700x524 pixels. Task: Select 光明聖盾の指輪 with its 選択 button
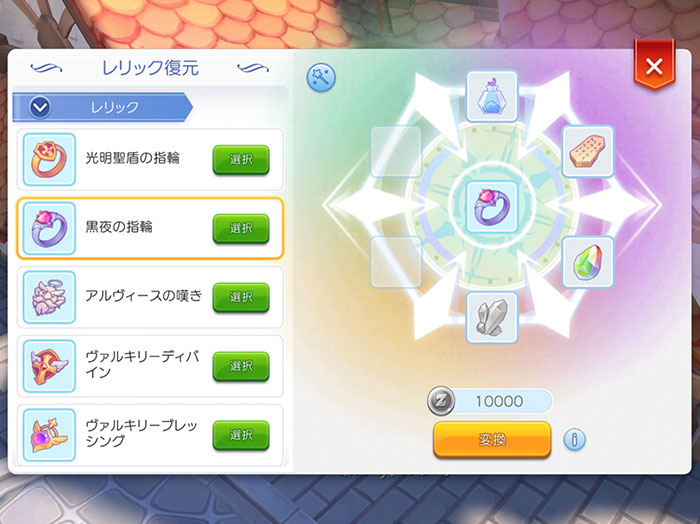[241, 159]
